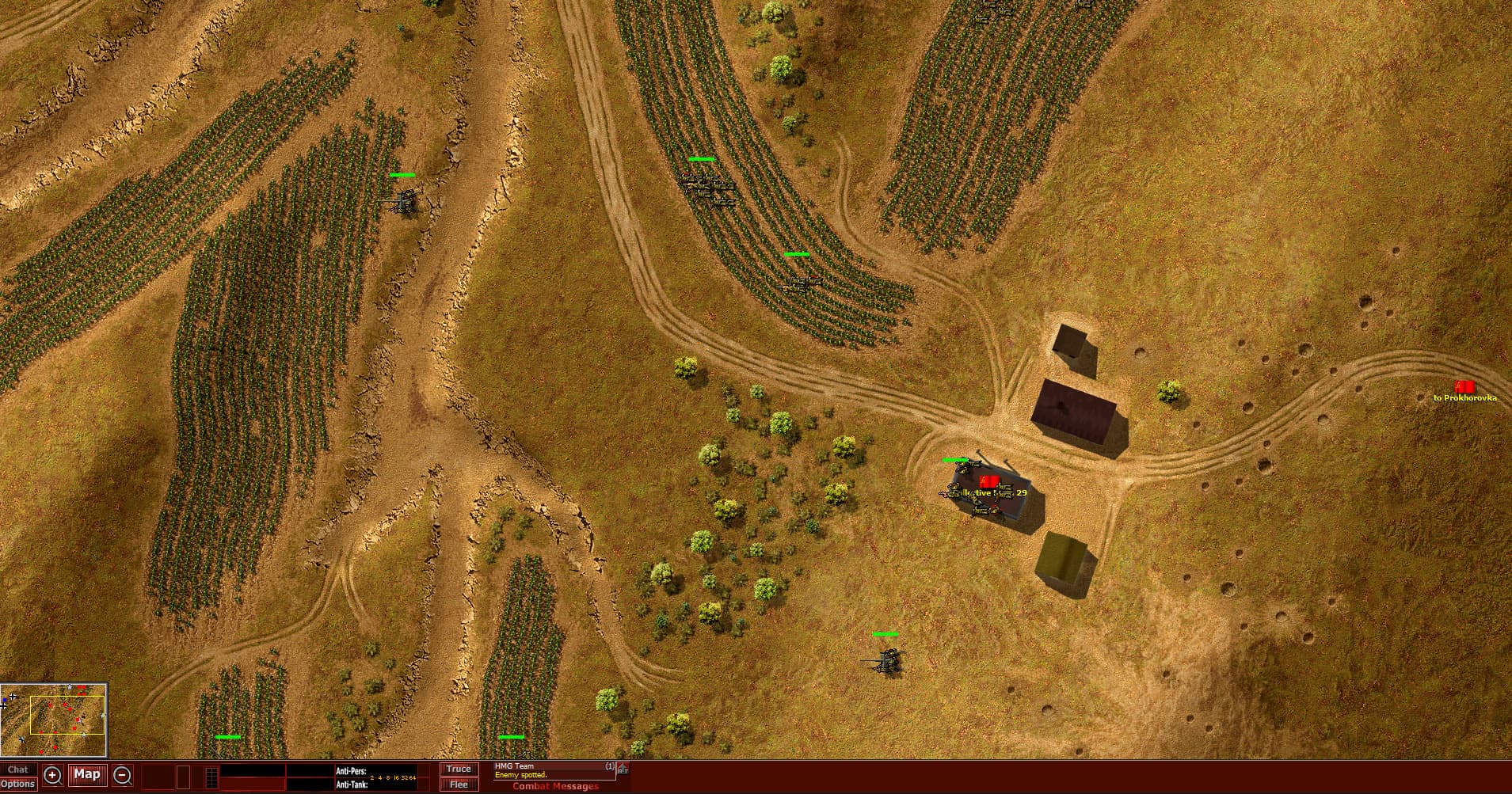Offer a Truce with the Truce button
The height and width of the screenshot is (794, 1512).
458,768
